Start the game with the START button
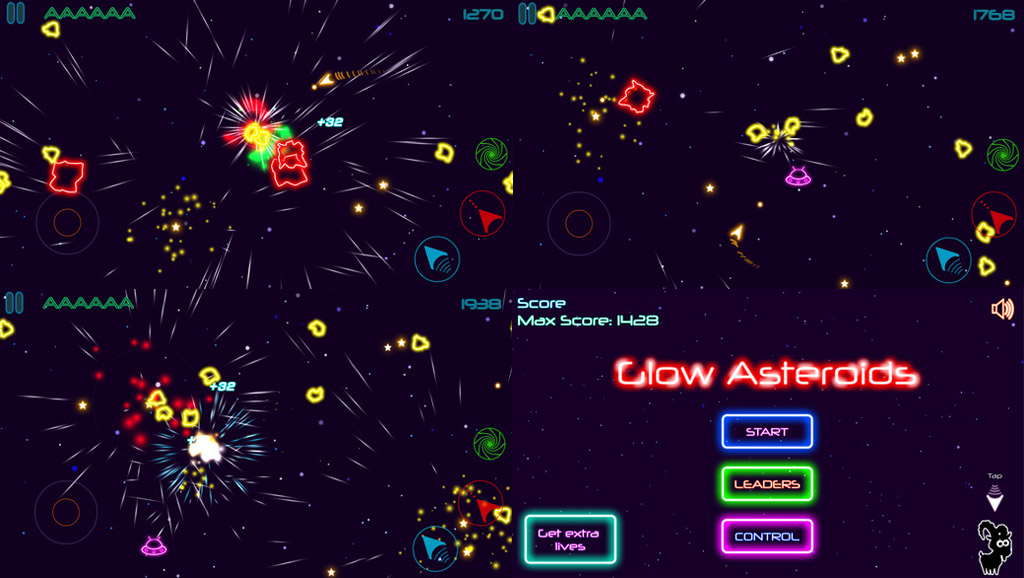 tap(767, 432)
